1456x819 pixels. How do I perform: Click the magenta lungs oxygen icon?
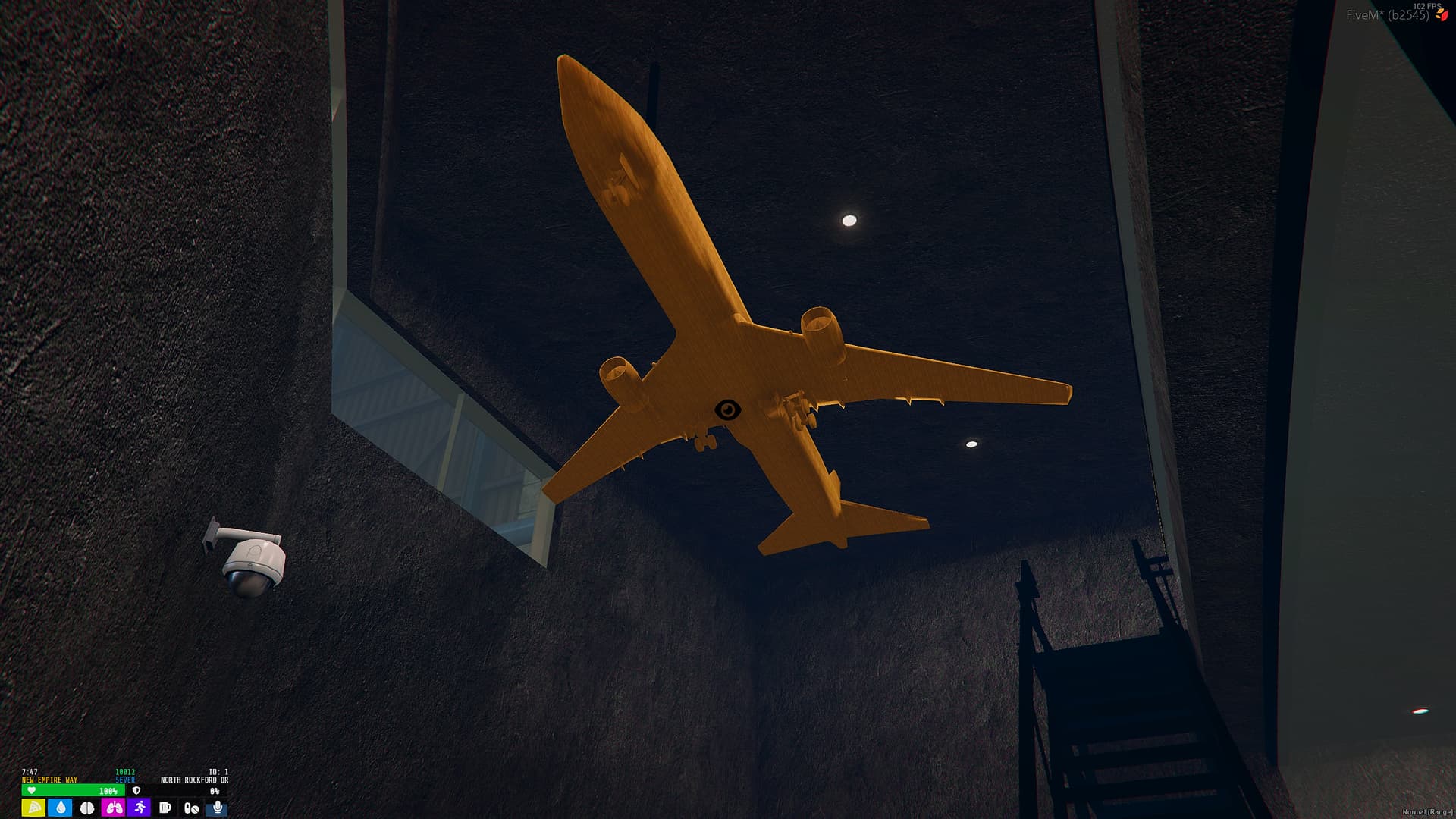114,808
